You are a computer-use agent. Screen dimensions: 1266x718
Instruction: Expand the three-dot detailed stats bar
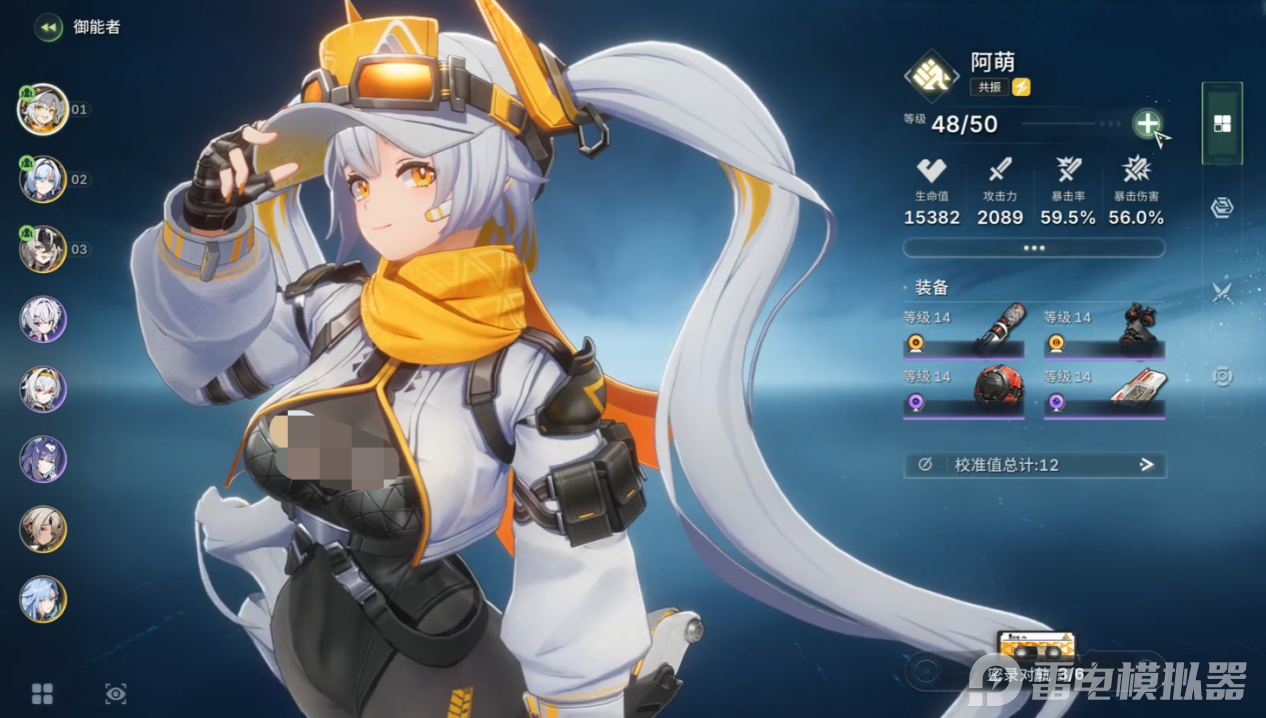1034,247
